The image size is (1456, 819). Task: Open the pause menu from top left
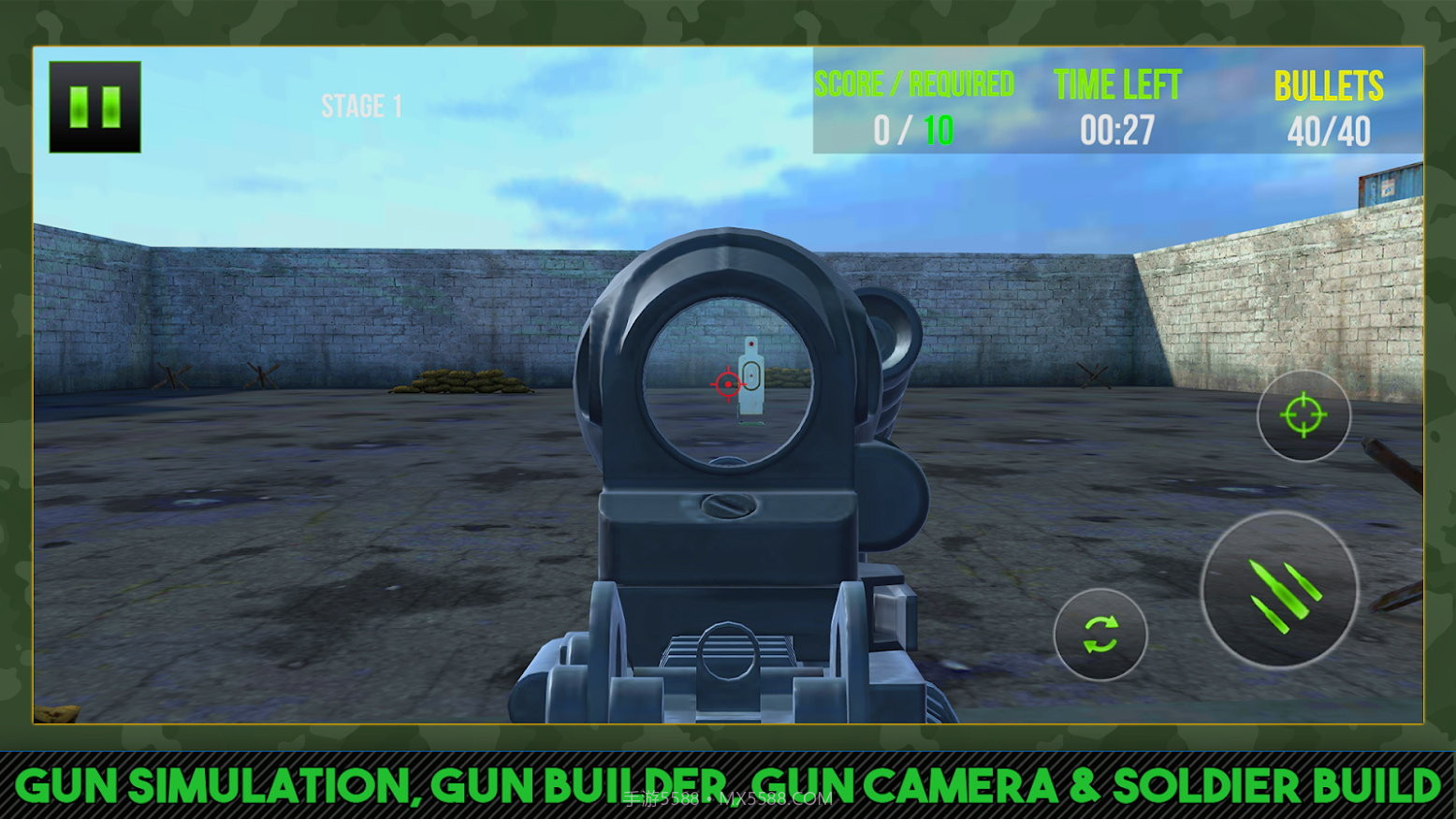click(x=94, y=105)
